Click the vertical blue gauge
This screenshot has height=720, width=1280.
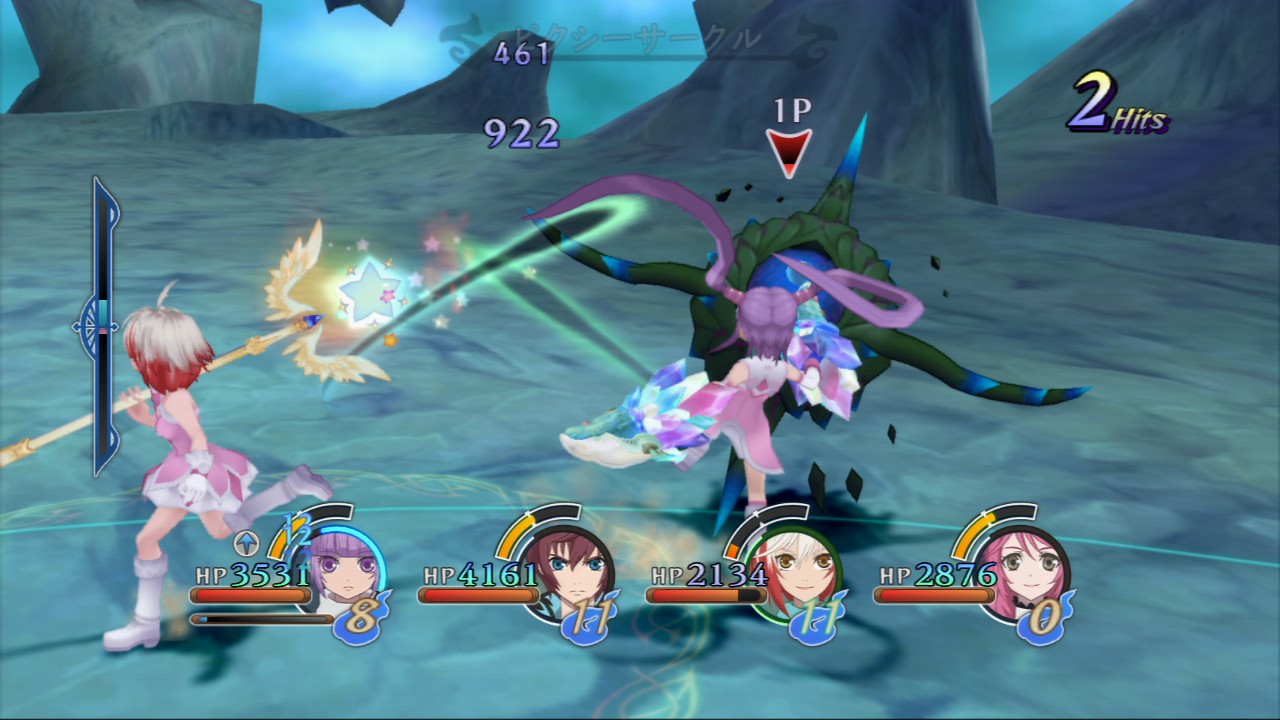(104, 326)
